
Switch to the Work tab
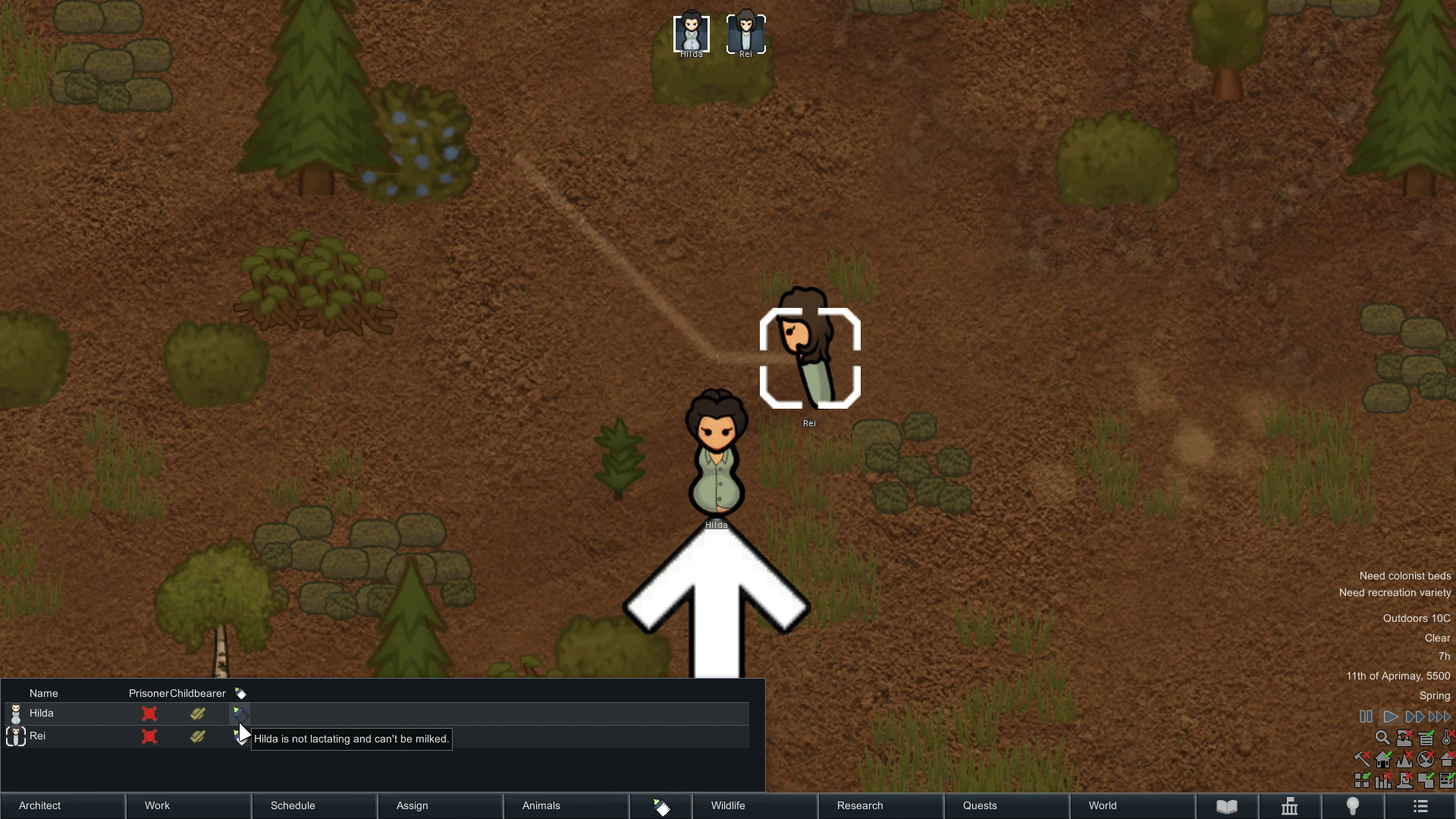(188, 805)
